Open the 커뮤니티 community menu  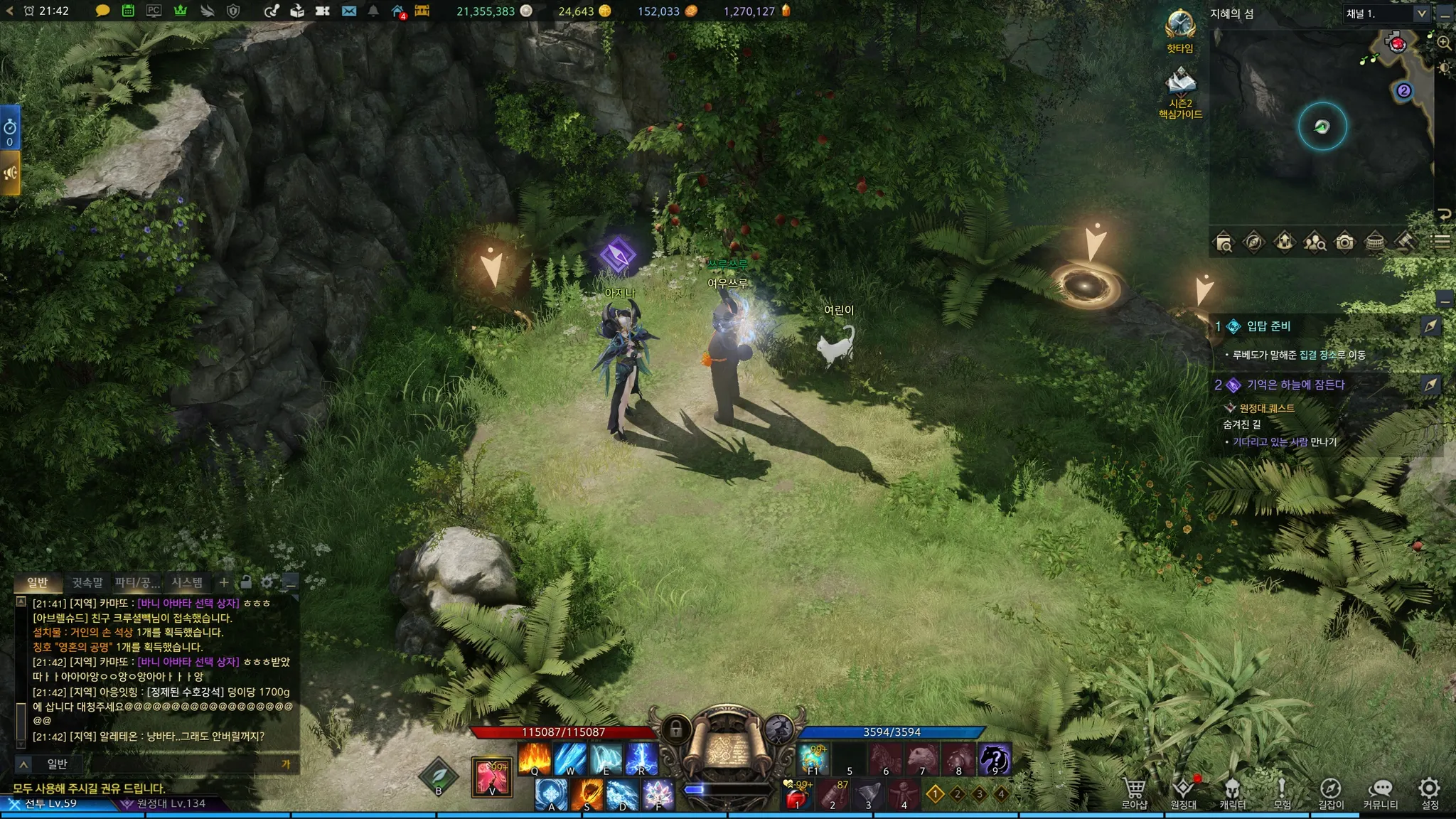(1380, 792)
